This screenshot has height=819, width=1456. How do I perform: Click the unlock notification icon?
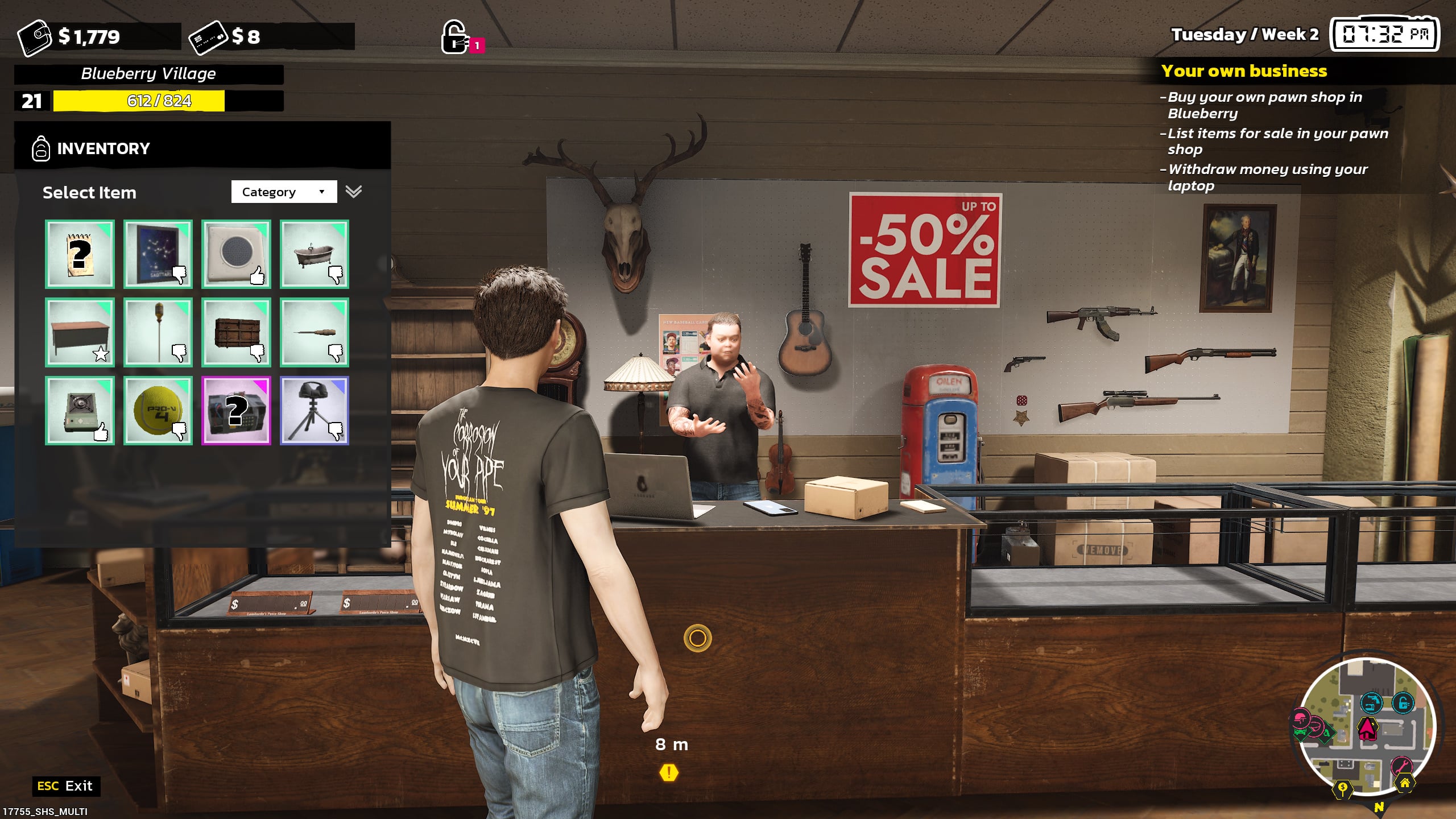click(456, 38)
